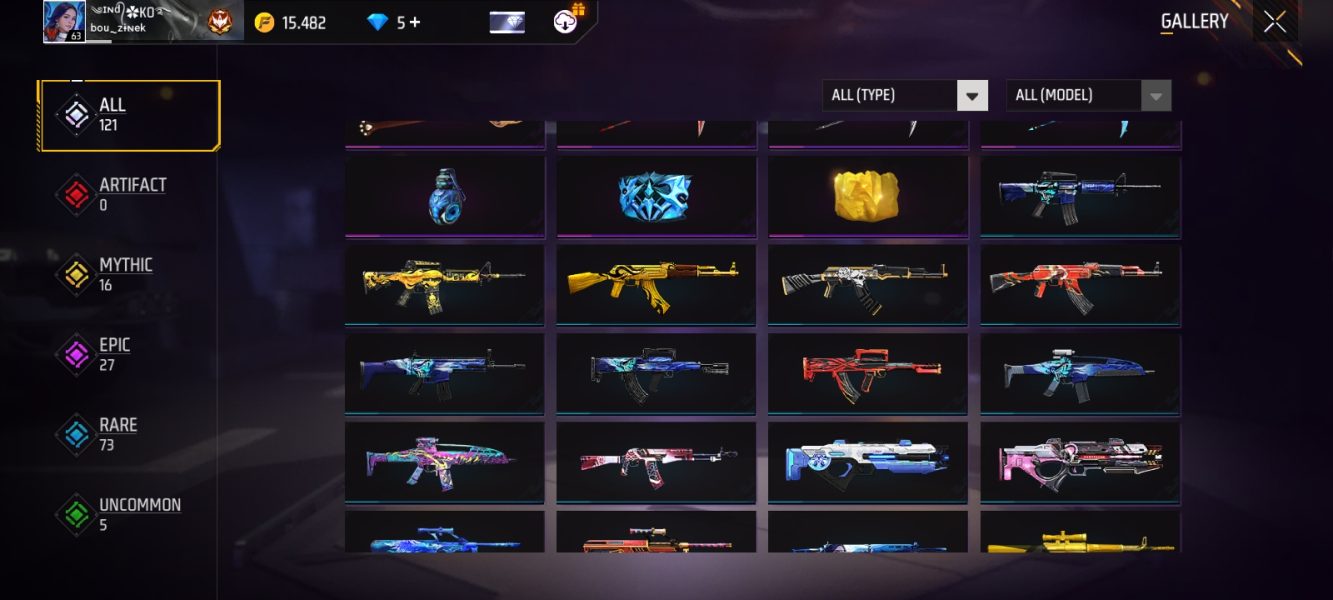Switch to the Artifact category
The height and width of the screenshot is (600, 1333).
[x=129, y=195]
